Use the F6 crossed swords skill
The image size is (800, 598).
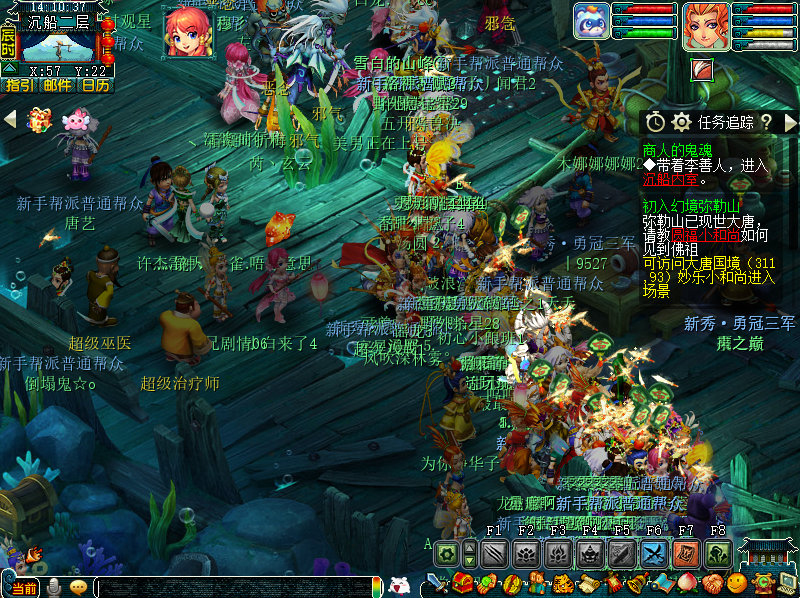pyautogui.click(x=654, y=553)
